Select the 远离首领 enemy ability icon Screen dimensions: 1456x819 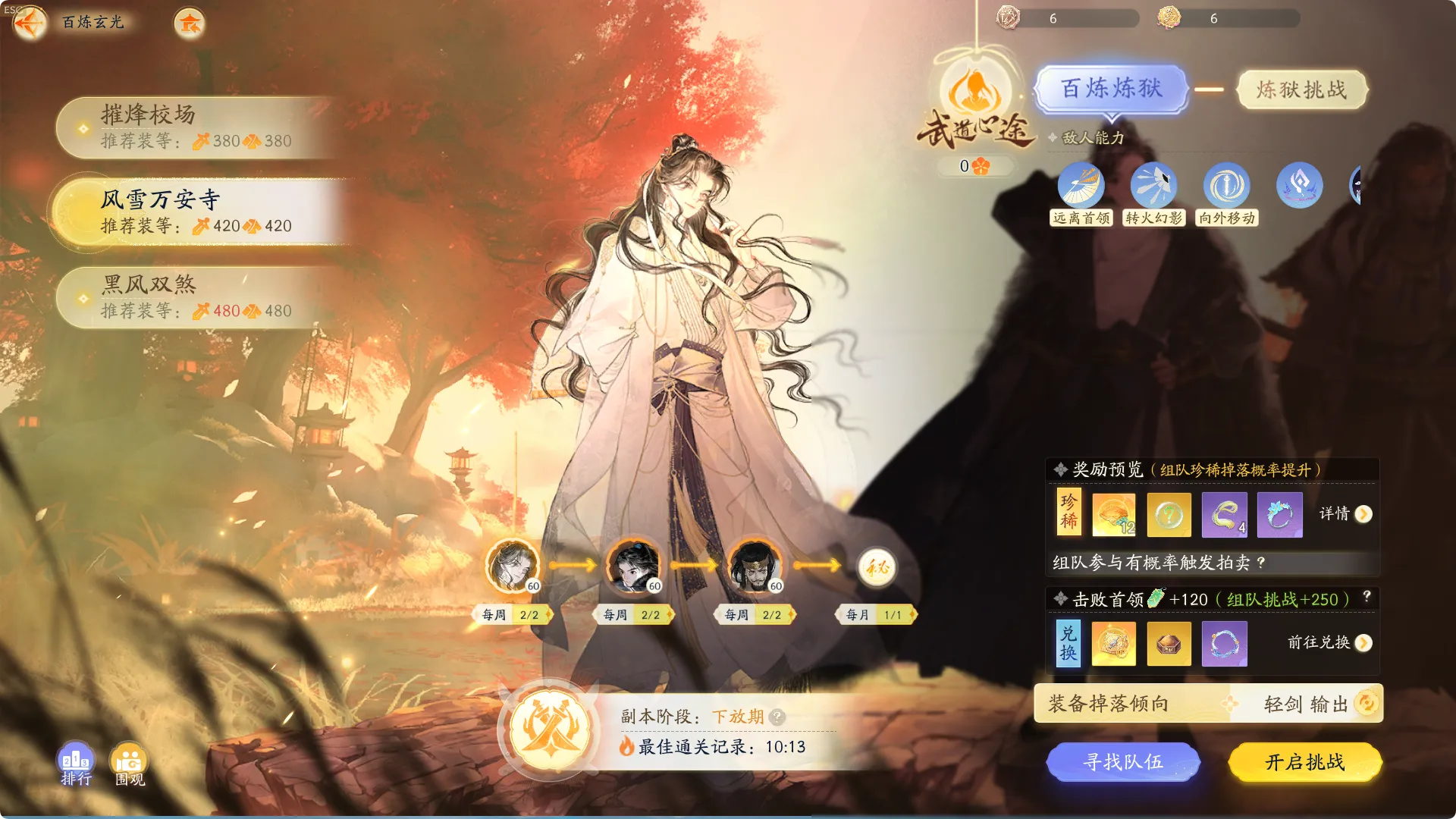(1082, 184)
